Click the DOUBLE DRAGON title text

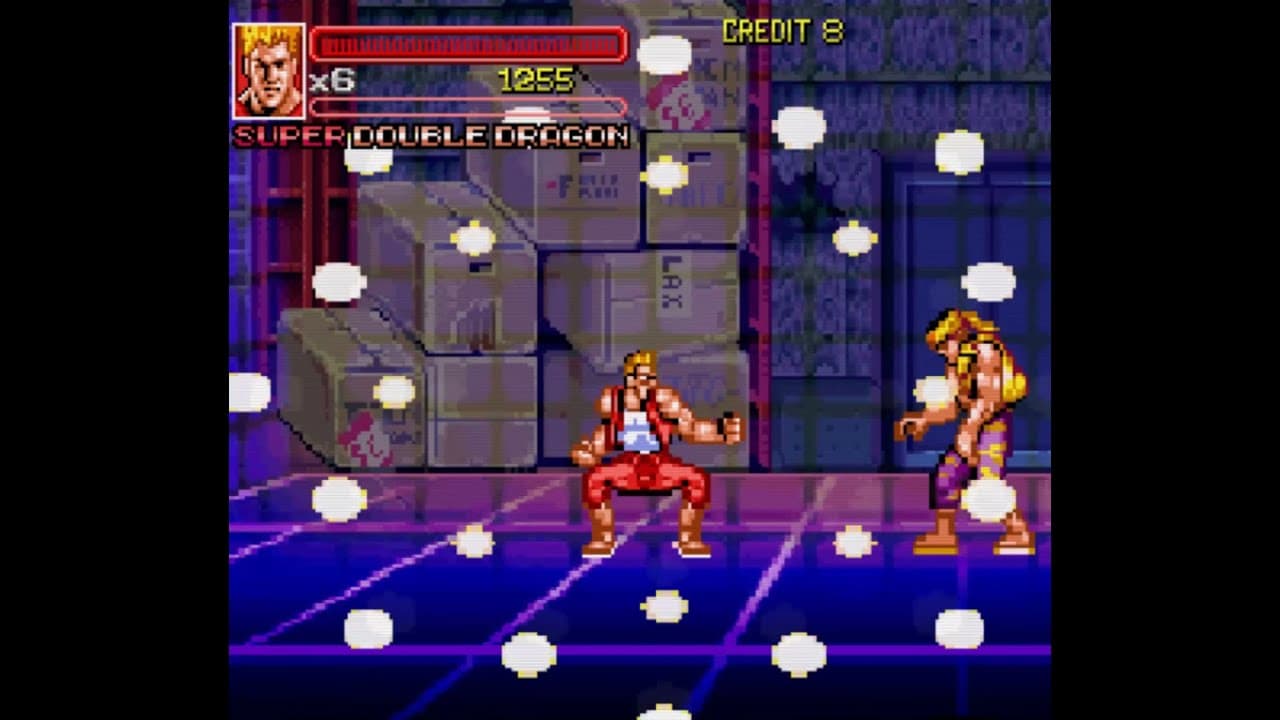pos(488,136)
